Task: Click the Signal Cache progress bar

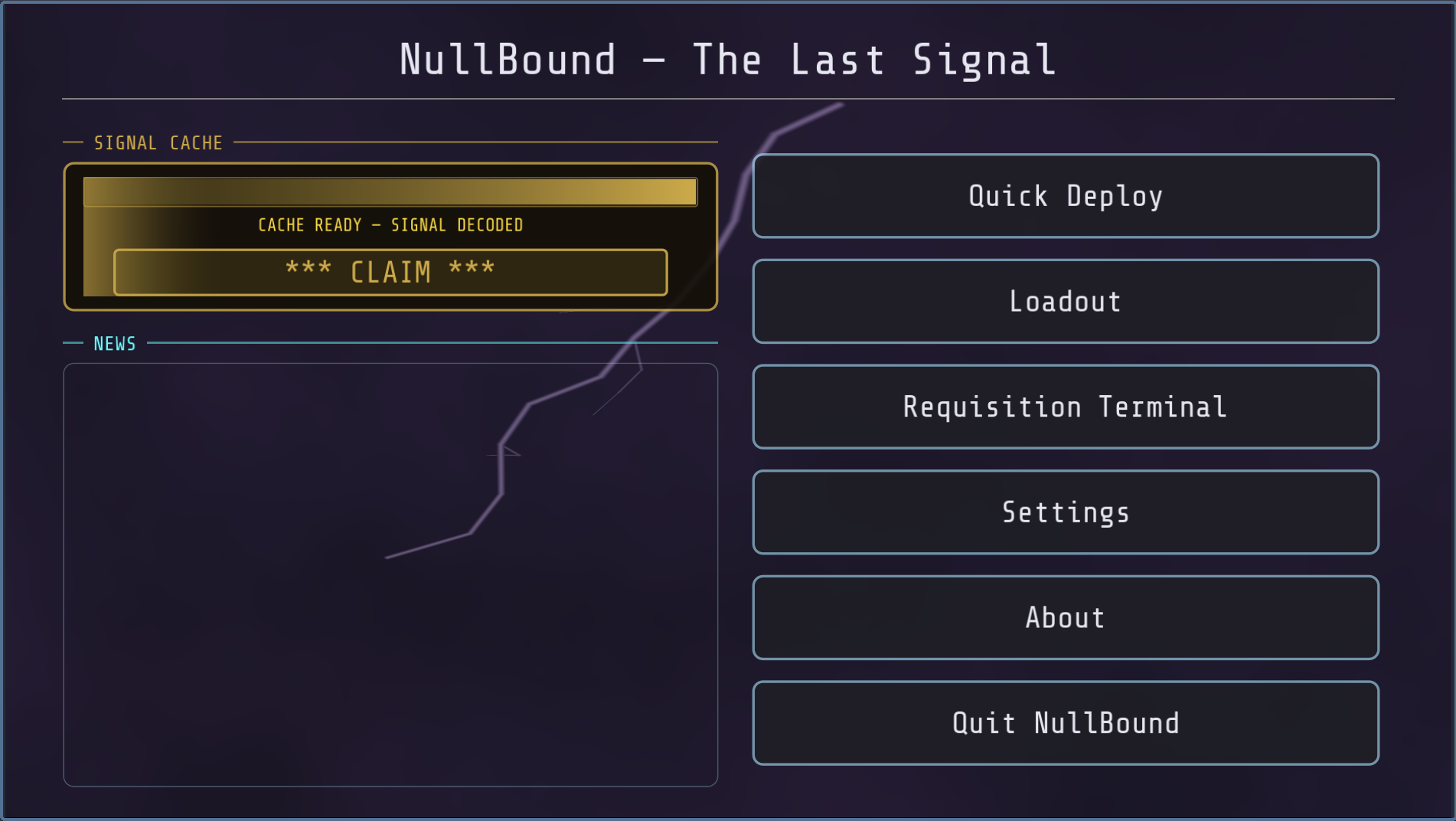Action: click(390, 191)
